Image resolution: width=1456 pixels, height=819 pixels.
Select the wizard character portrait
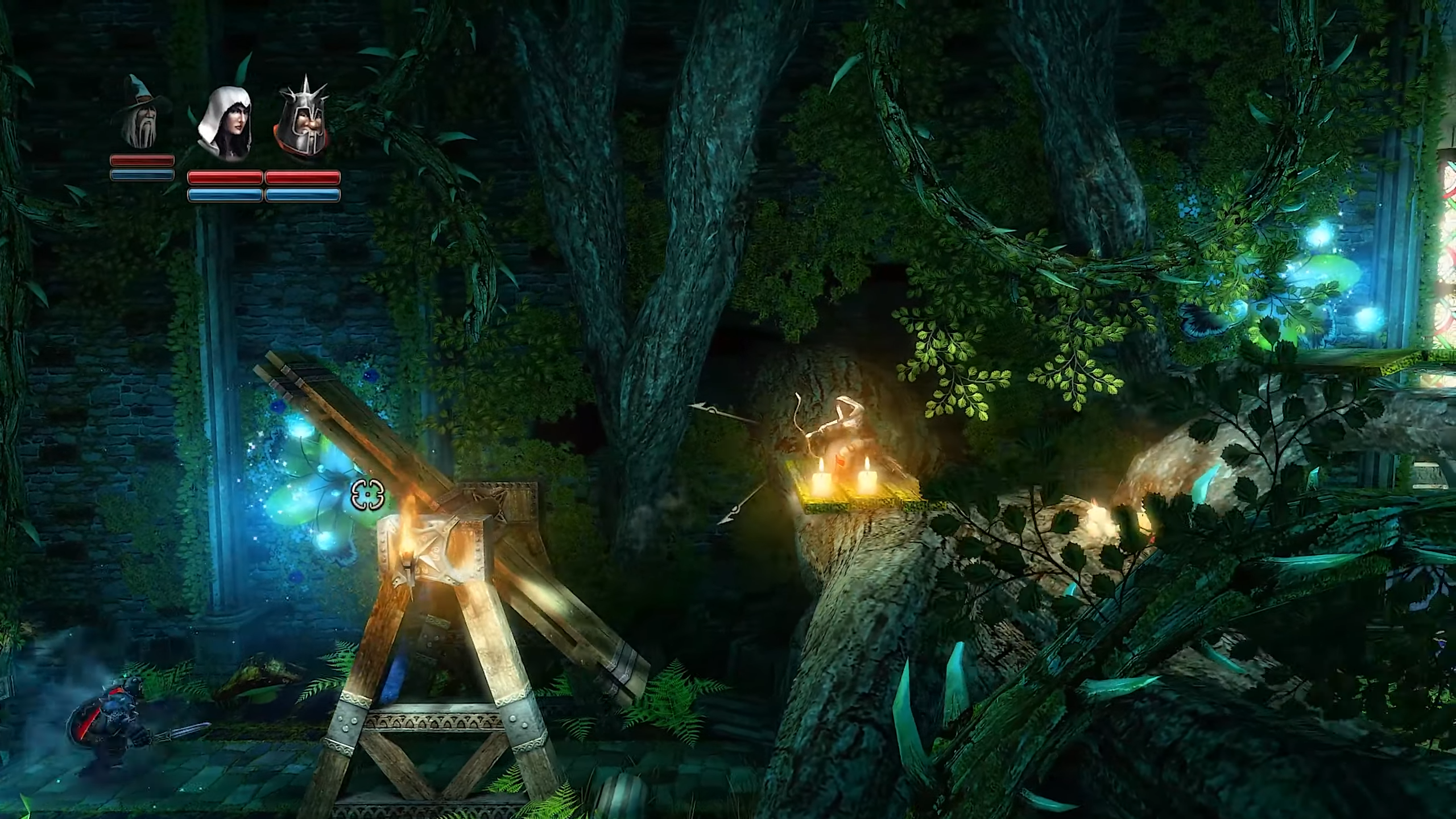[x=141, y=113]
